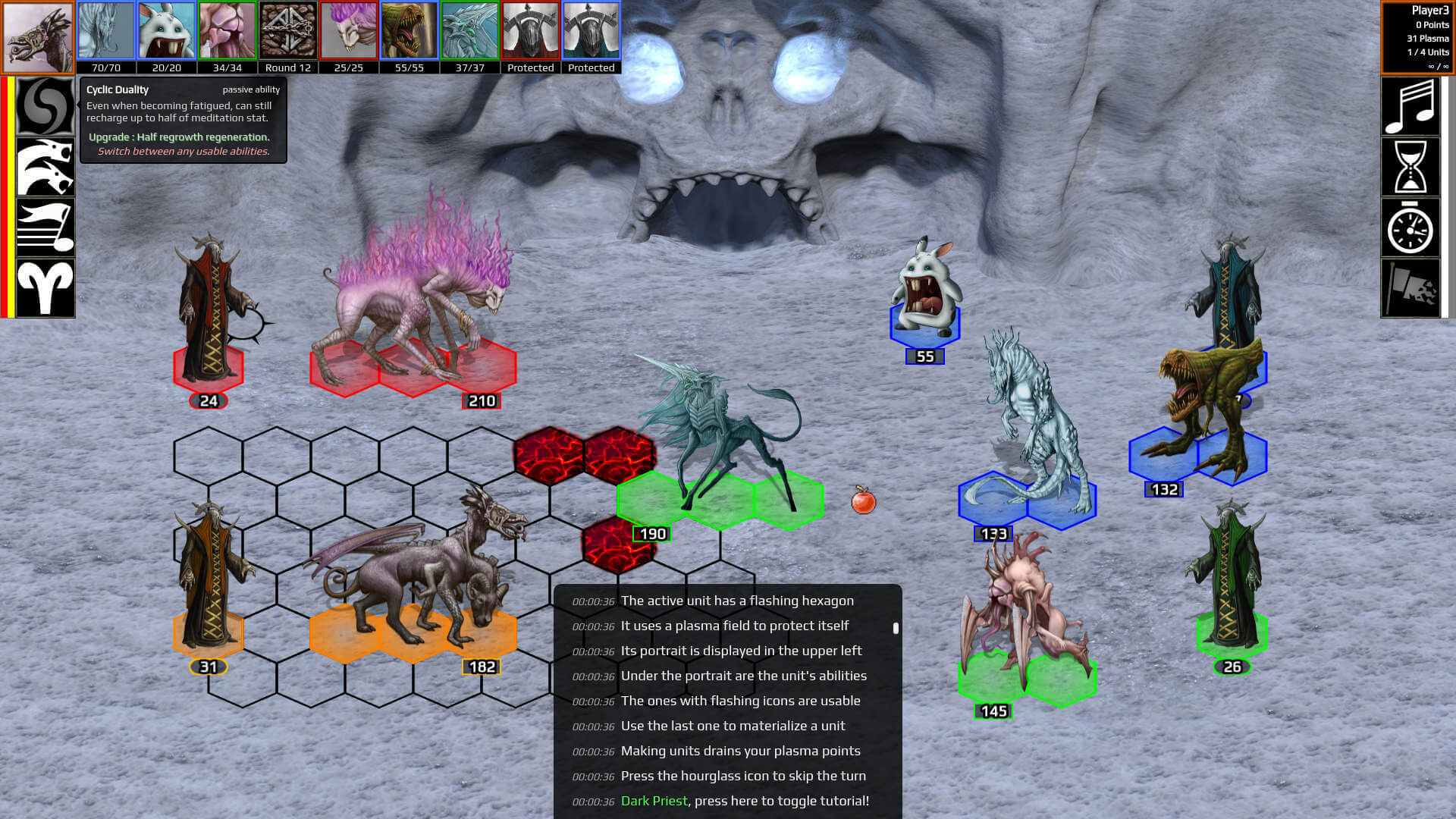Use the ram horns ability icon
The width and height of the screenshot is (1456, 819).
click(45, 287)
